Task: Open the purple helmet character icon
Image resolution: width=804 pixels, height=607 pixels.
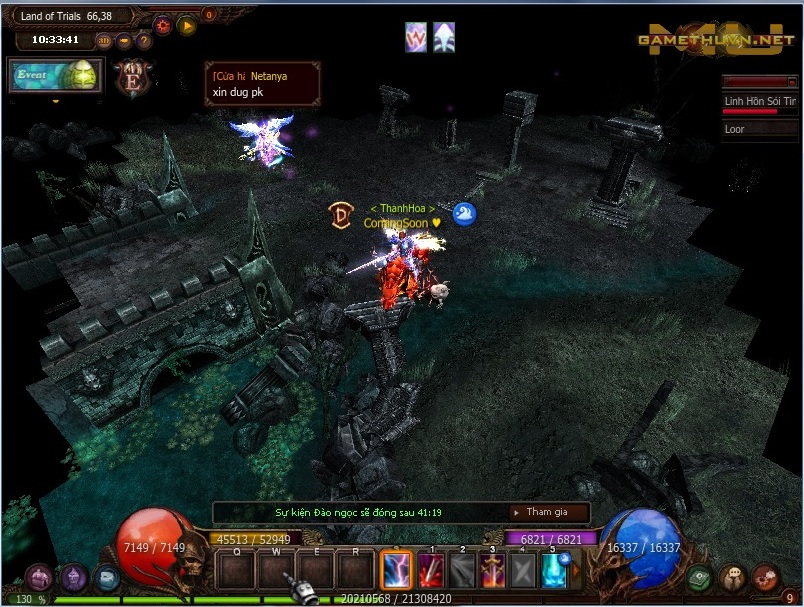Action: (74, 577)
